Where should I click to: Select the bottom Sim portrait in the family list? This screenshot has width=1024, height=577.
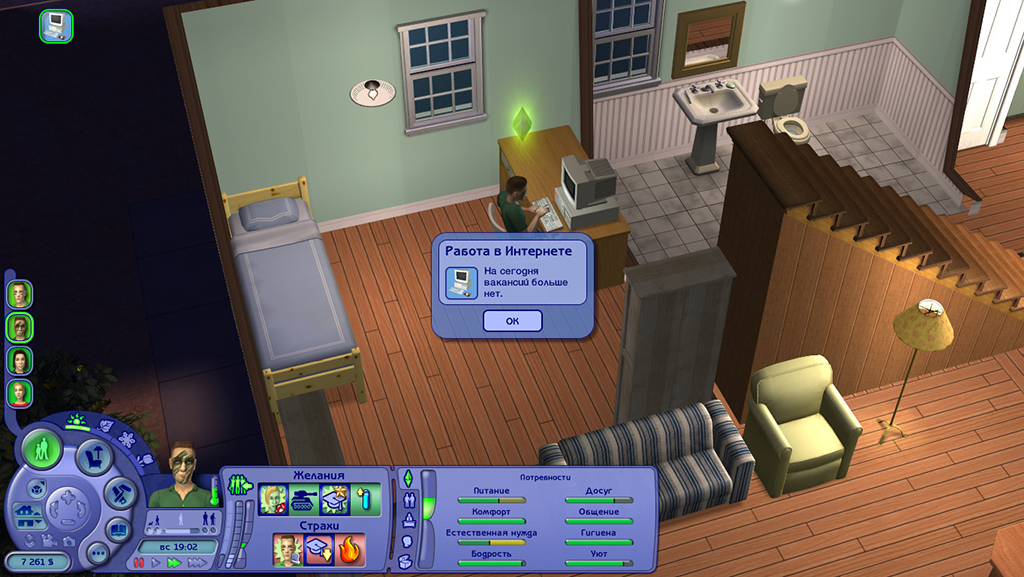coord(19,393)
